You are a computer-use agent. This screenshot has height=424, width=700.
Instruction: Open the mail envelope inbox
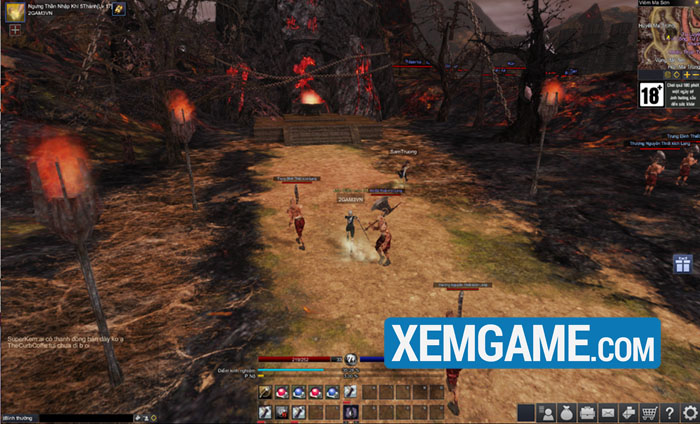pyautogui.click(x=608, y=412)
